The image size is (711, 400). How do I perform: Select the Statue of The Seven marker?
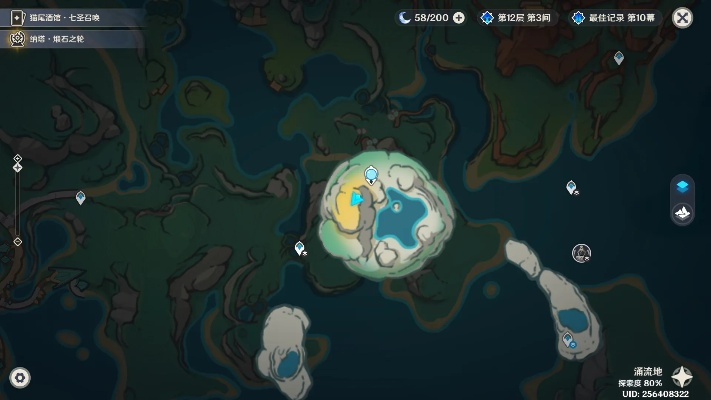click(x=581, y=253)
